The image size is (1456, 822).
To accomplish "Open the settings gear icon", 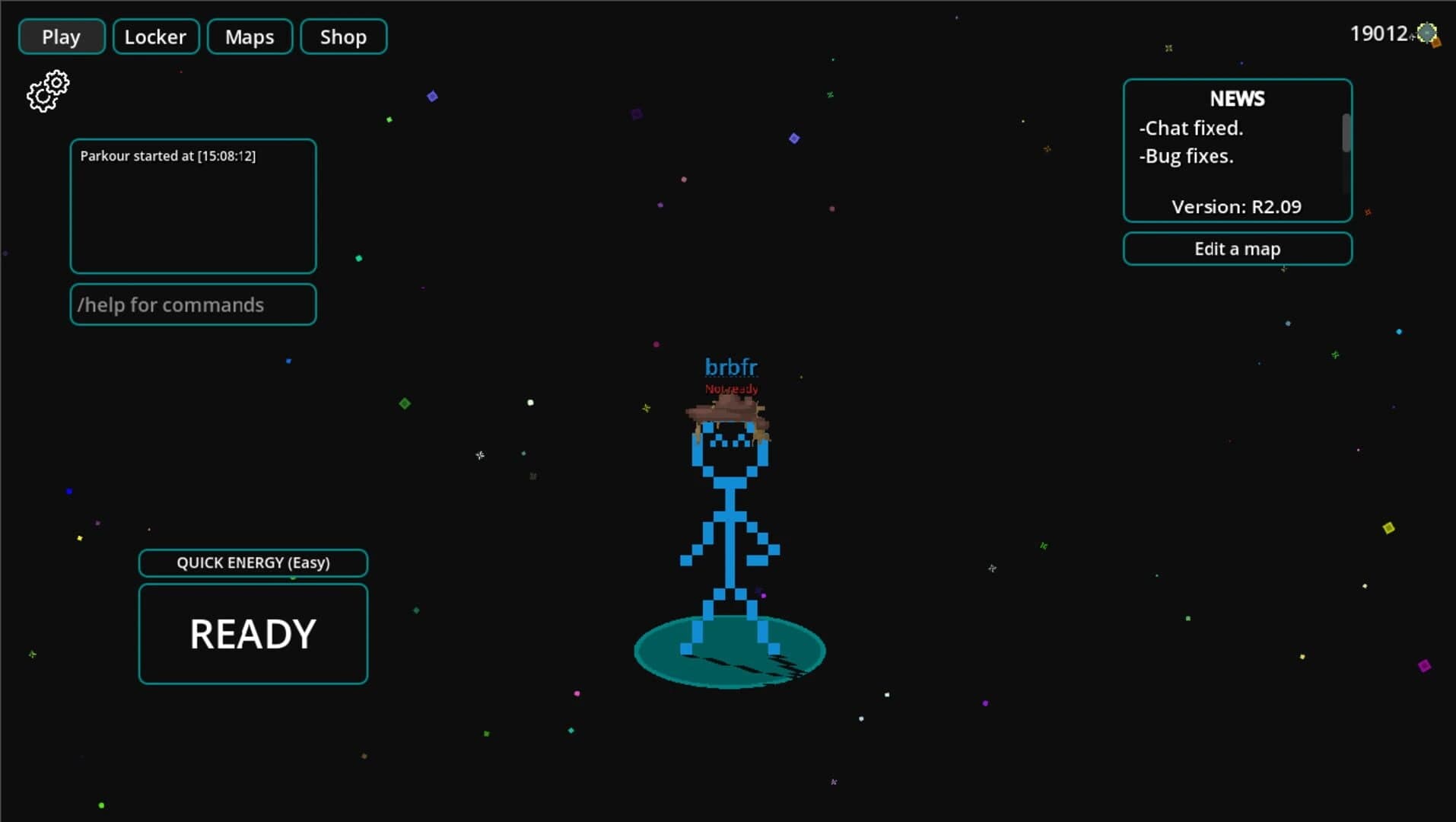I will coord(49,91).
